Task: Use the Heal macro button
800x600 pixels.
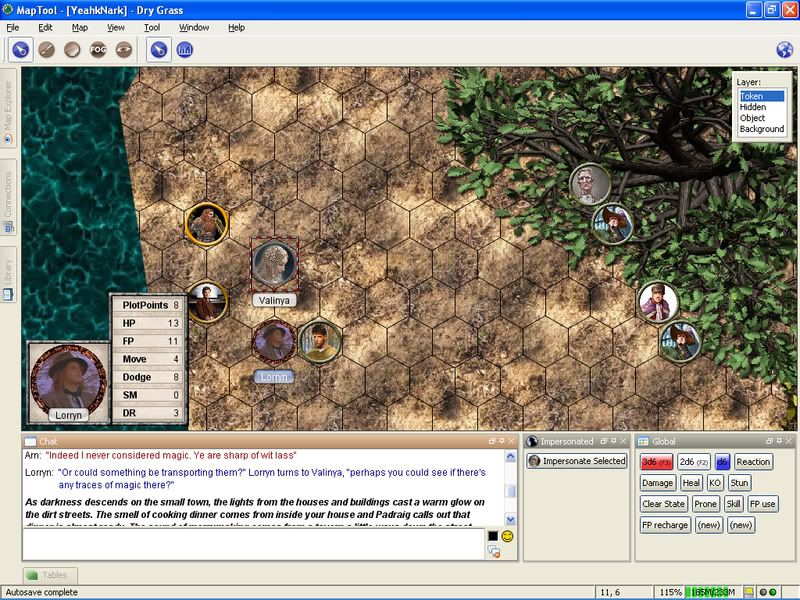Action: pyautogui.click(x=691, y=483)
